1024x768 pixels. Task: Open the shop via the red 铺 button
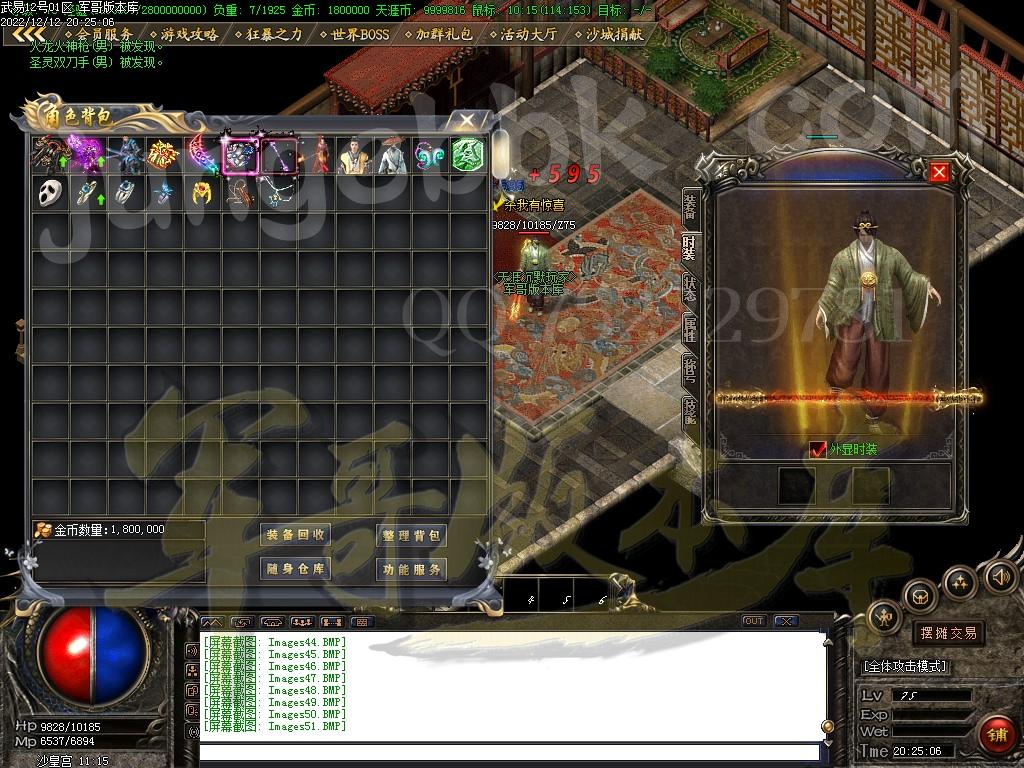coord(996,735)
